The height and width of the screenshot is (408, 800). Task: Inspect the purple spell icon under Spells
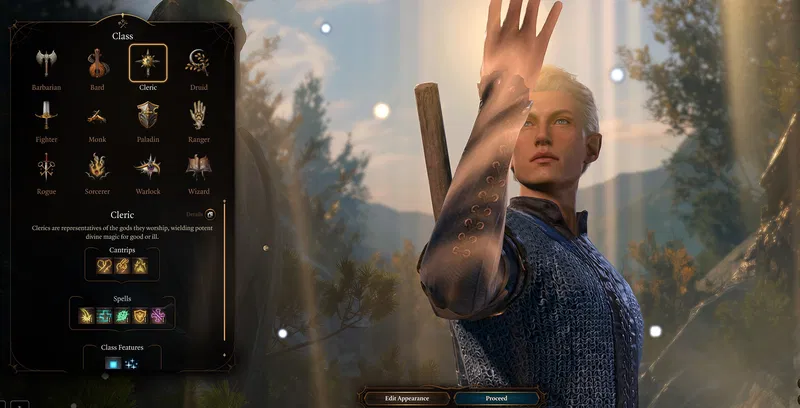(x=157, y=316)
